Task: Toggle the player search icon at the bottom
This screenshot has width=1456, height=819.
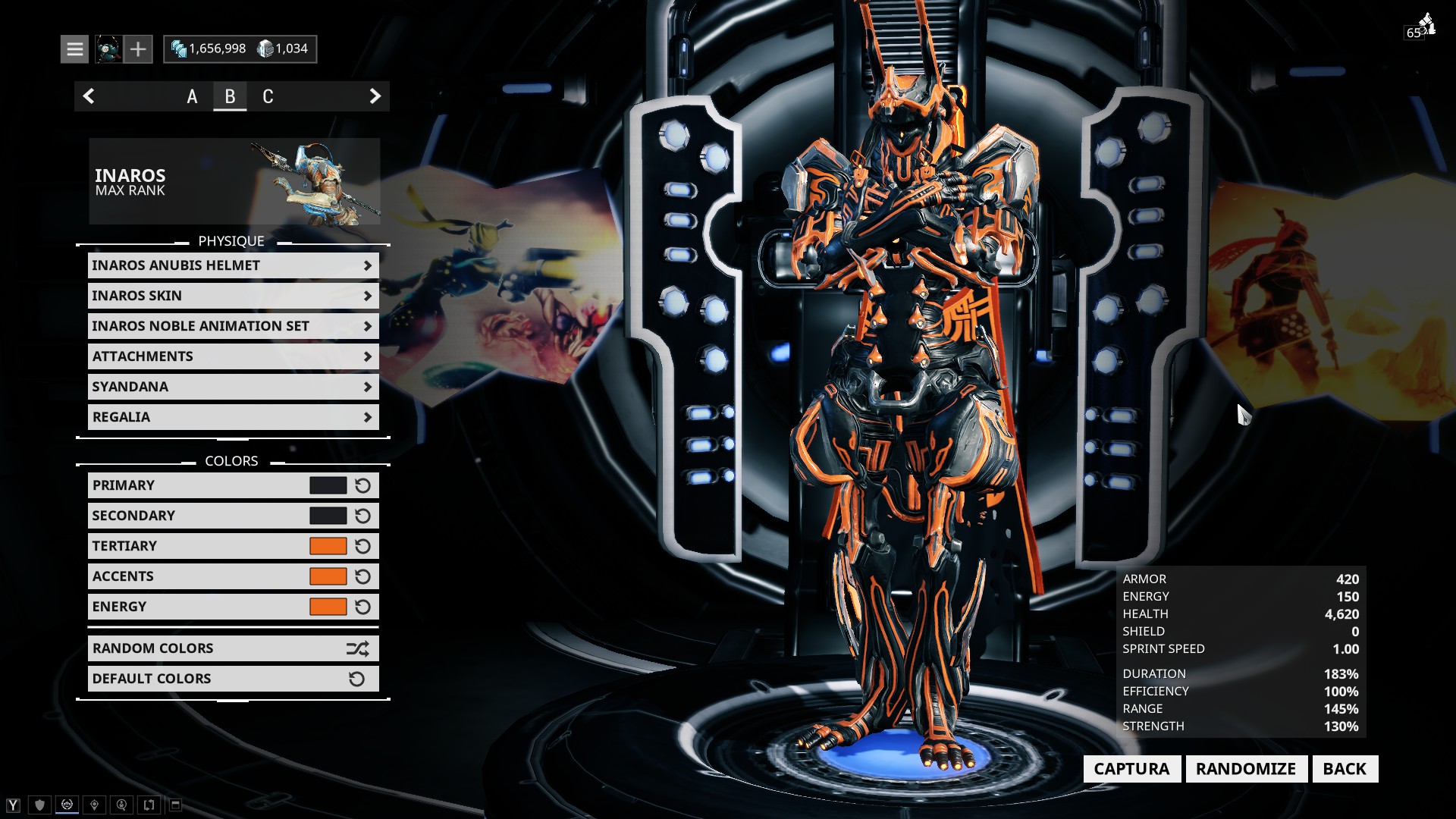Action: click(121, 805)
